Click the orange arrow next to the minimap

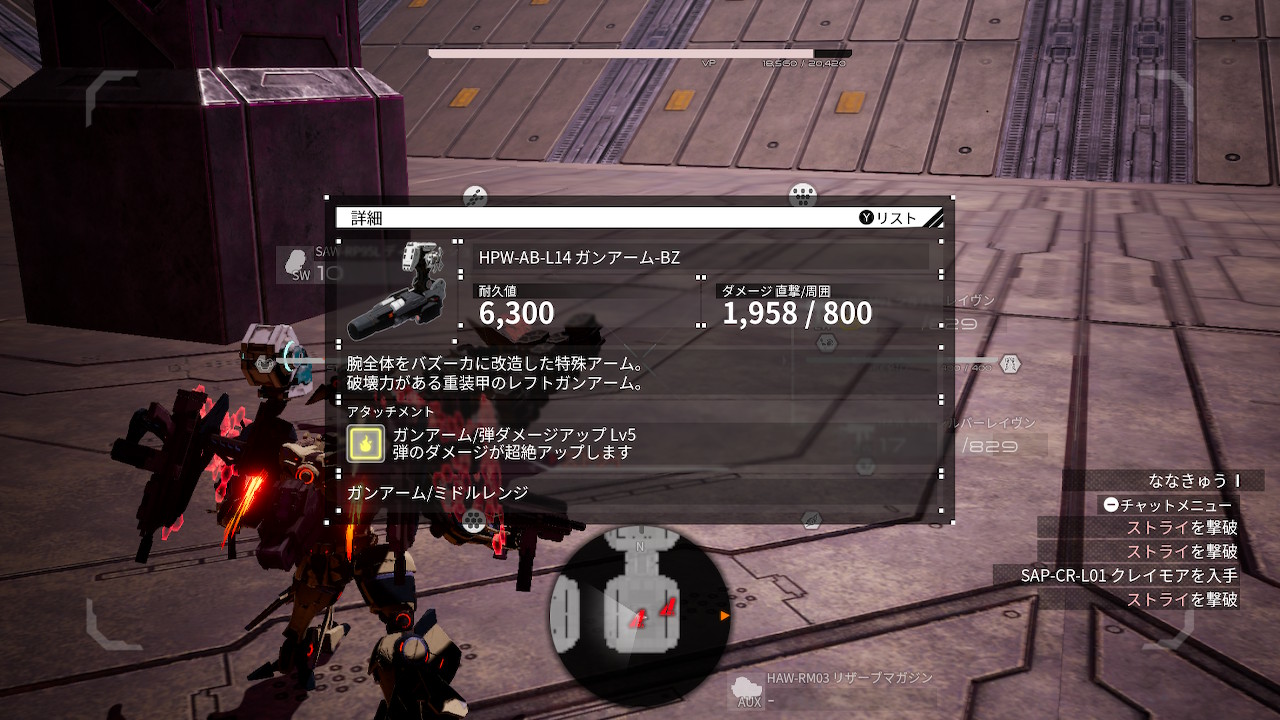726,617
